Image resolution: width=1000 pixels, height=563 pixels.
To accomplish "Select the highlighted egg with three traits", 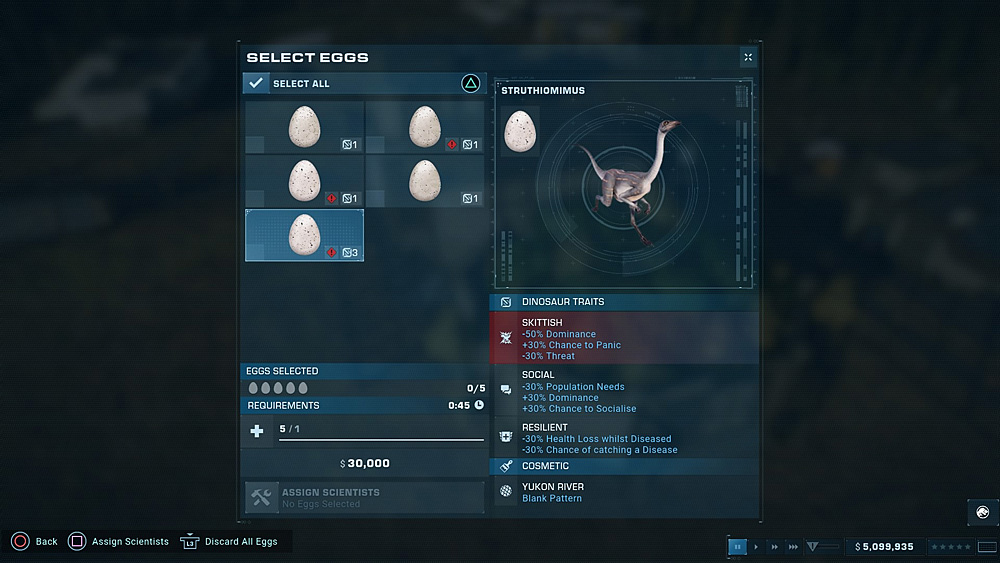I will [x=304, y=235].
